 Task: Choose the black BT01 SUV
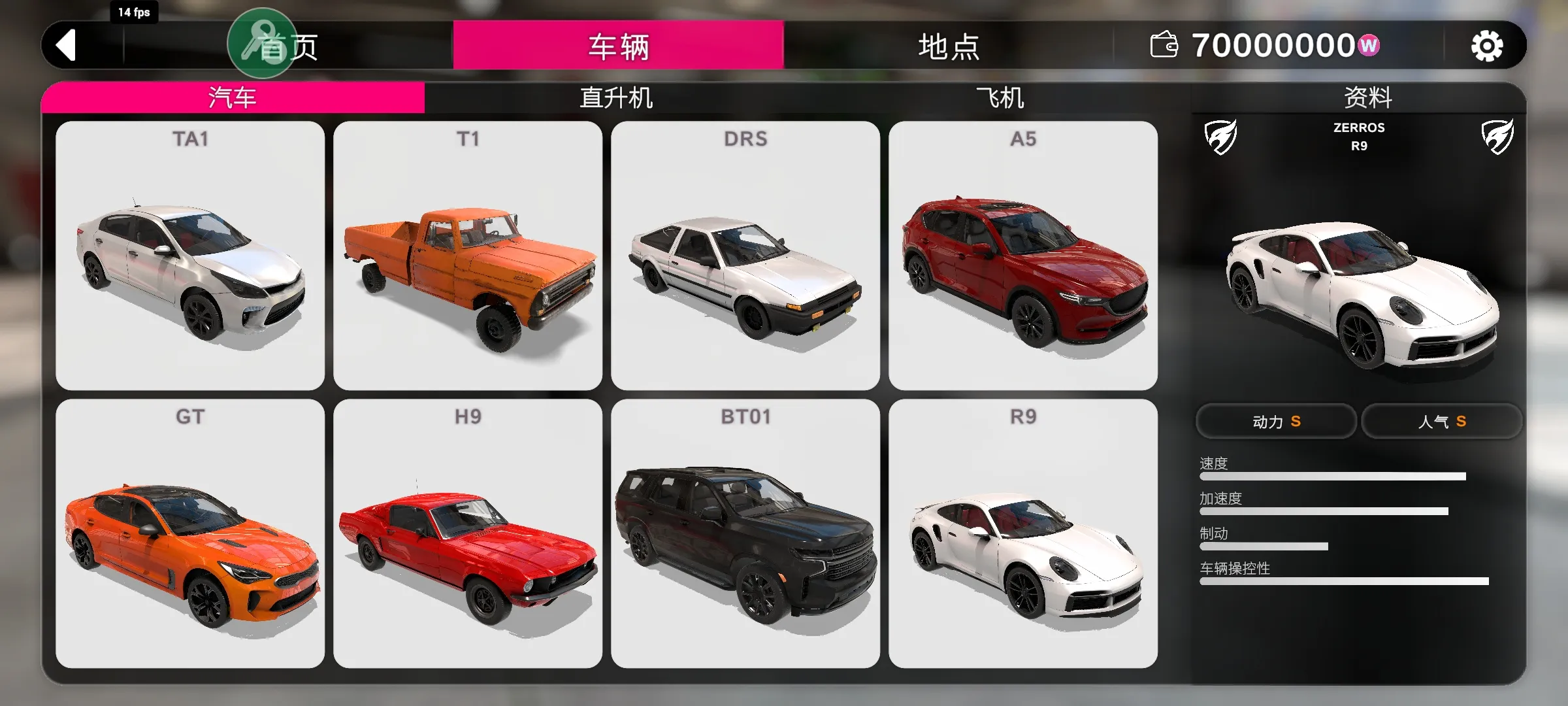(745, 533)
